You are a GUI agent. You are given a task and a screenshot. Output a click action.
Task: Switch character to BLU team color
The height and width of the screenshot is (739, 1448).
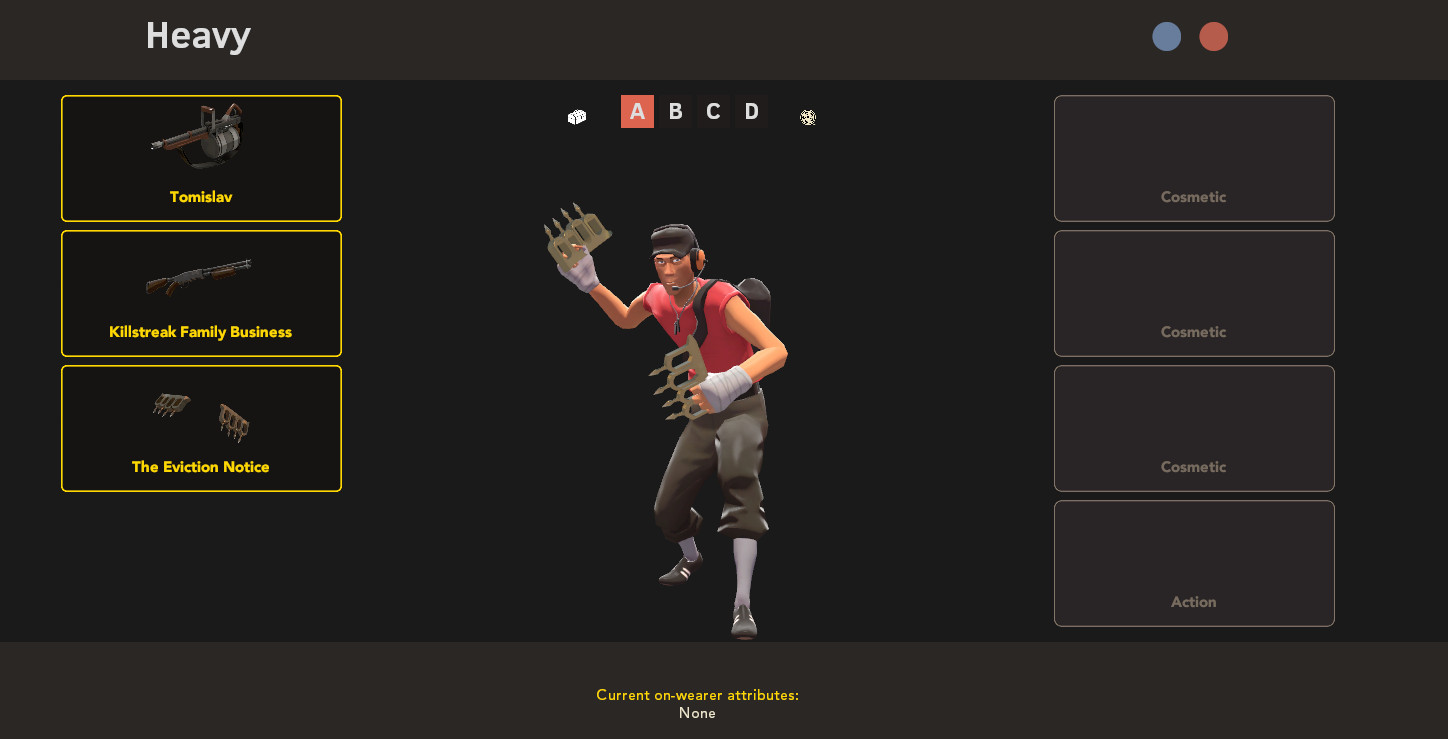click(1166, 36)
